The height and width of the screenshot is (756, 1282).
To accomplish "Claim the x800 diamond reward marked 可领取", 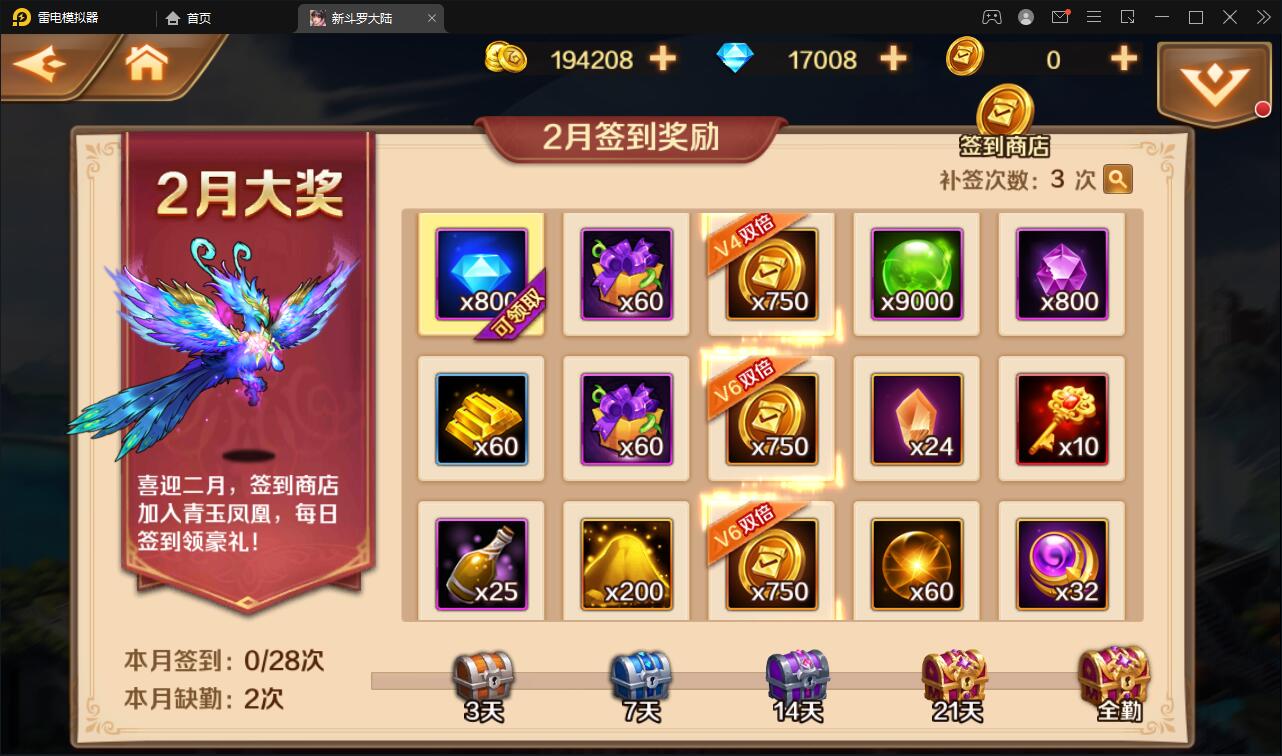I will [481, 272].
